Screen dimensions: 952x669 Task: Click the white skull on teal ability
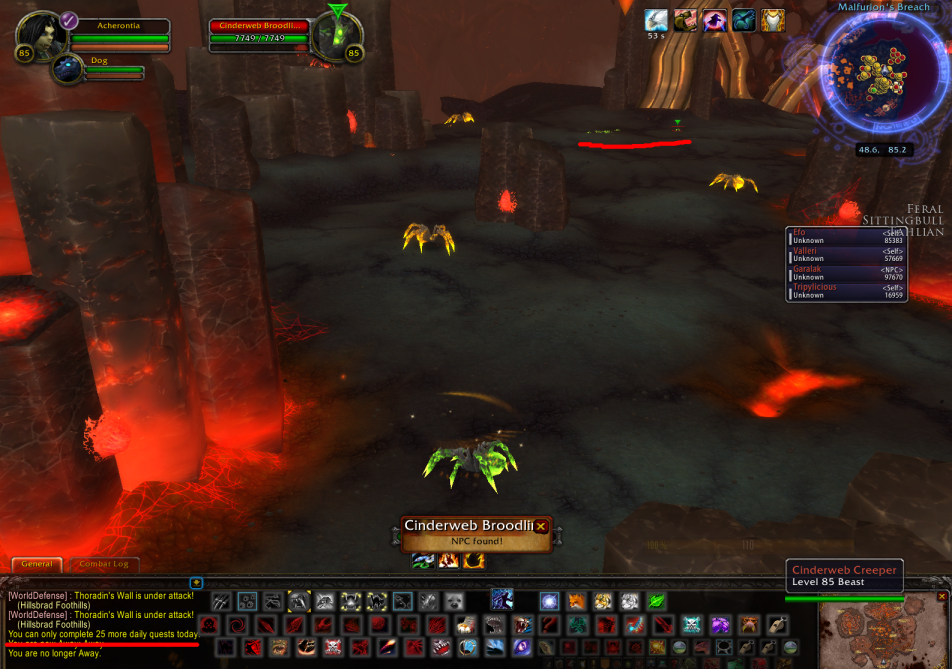click(x=691, y=625)
